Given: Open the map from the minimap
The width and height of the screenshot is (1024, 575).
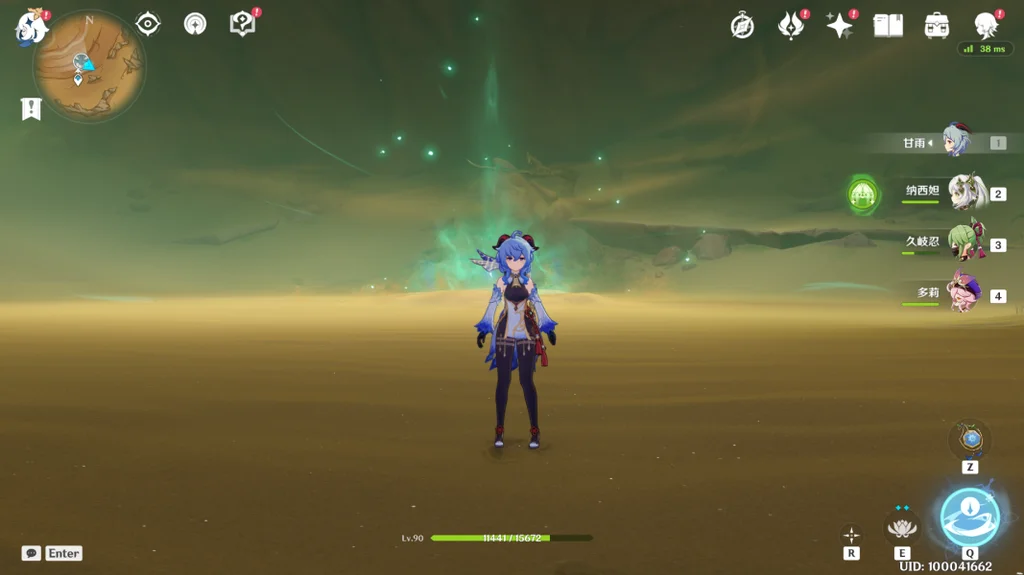Looking at the screenshot, I should pos(88,66).
